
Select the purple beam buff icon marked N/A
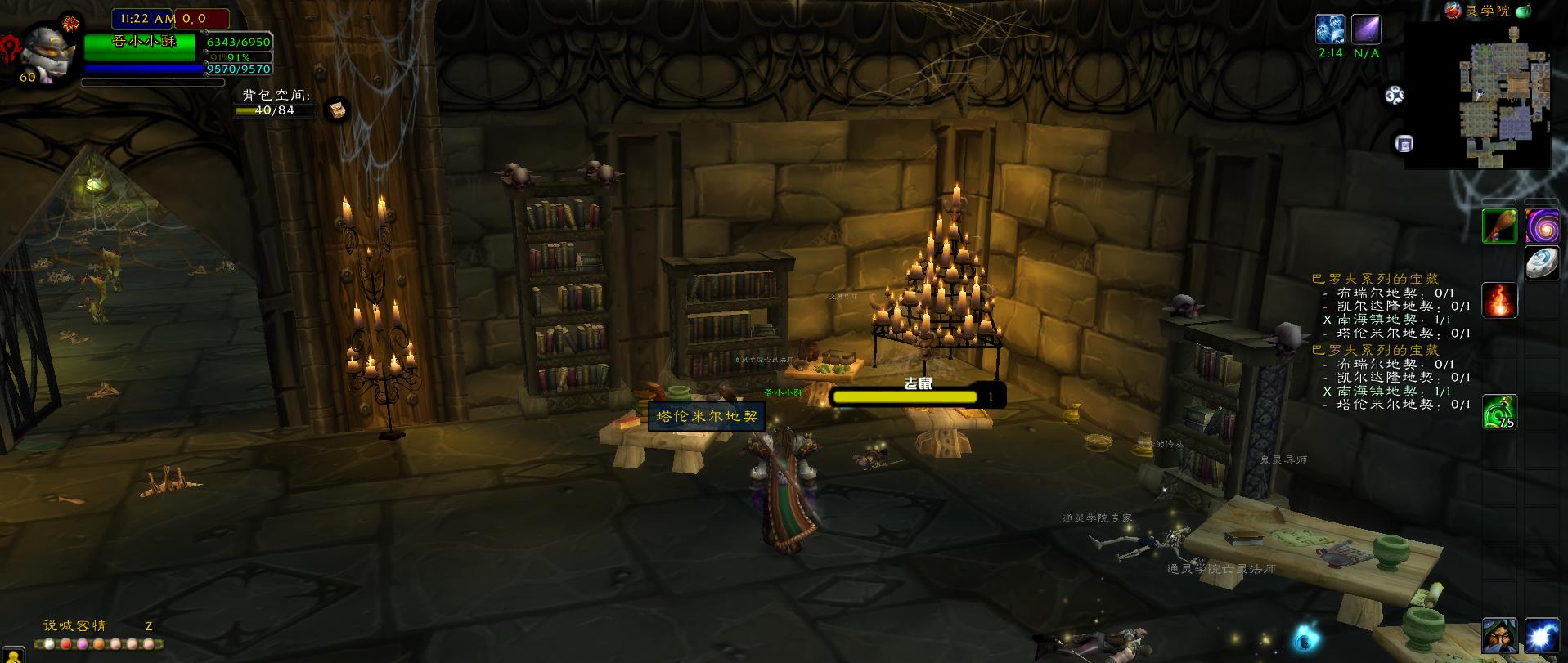click(x=1366, y=30)
